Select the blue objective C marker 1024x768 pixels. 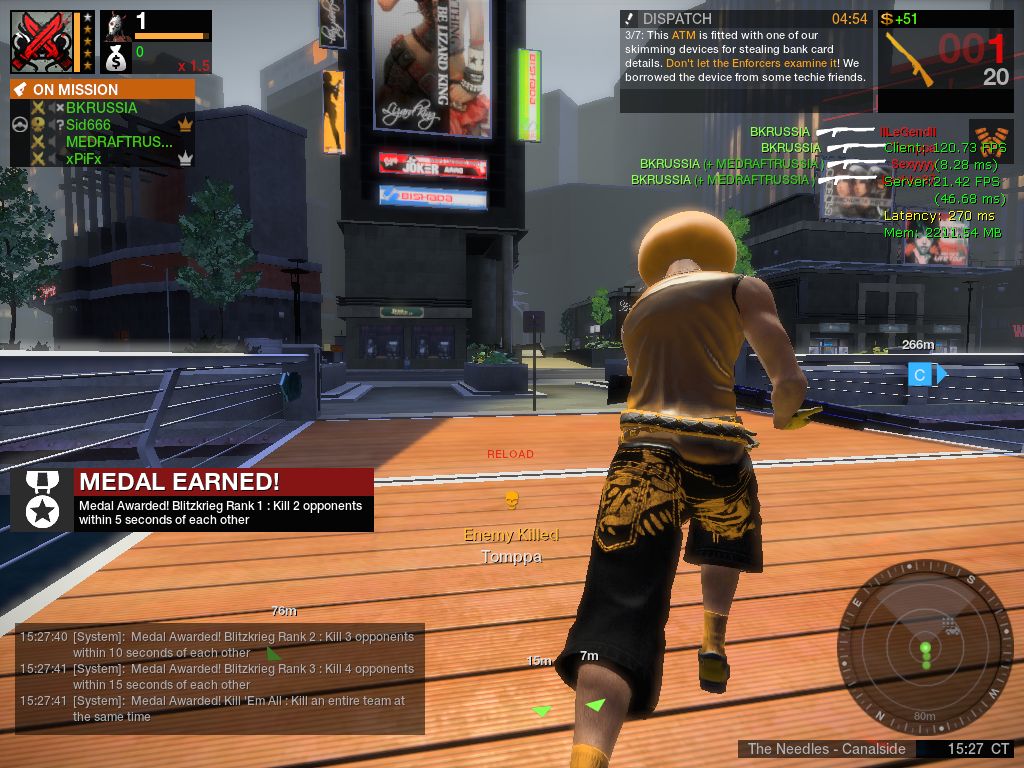click(920, 374)
